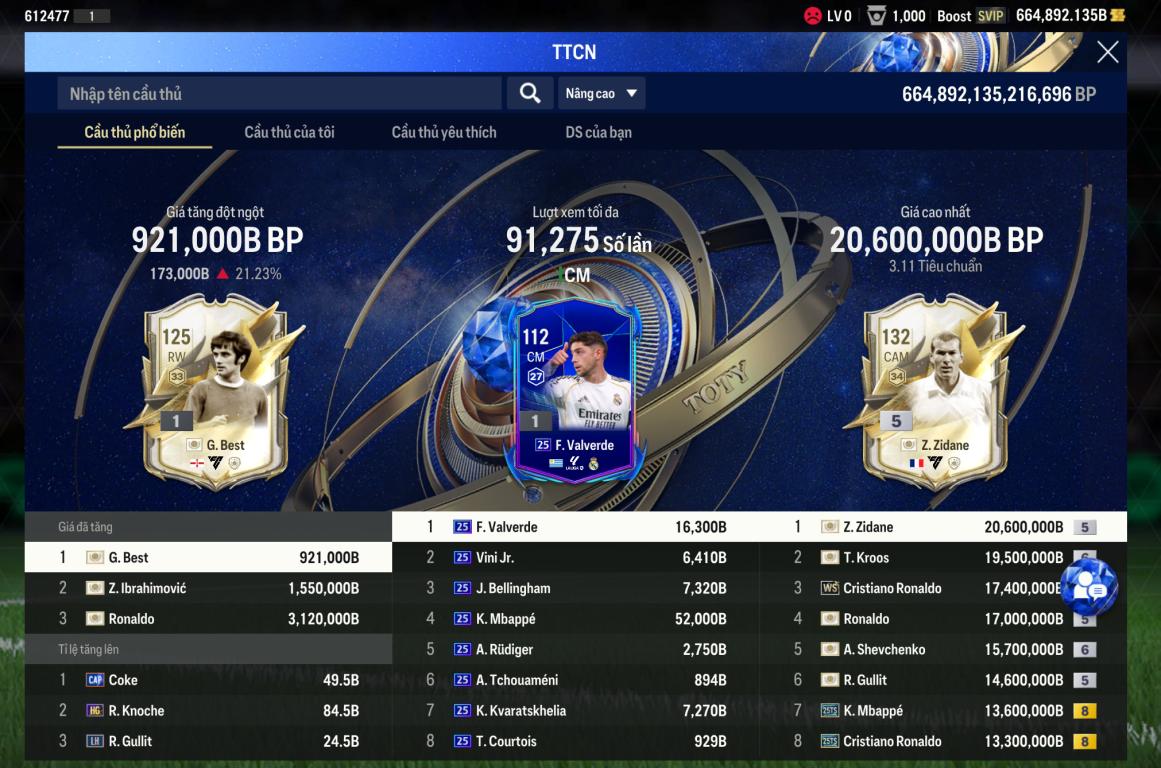Select the Cầu thủ phổ biến tab
Image resolution: width=1161 pixels, height=768 pixels.
pyautogui.click(x=135, y=132)
